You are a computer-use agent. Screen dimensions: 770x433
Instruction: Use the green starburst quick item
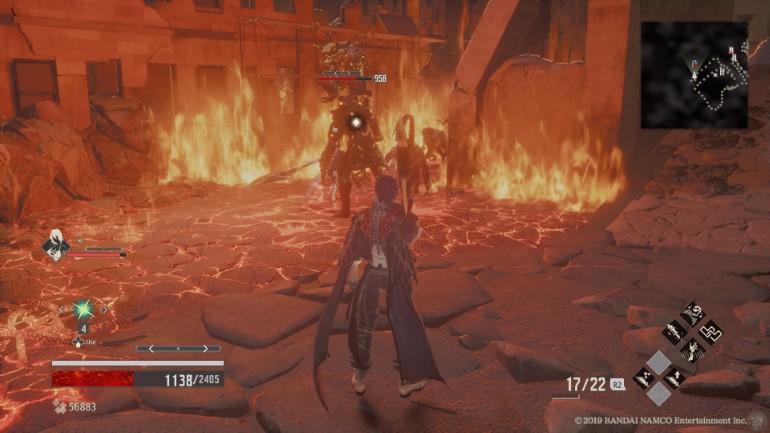pyautogui.click(x=83, y=309)
